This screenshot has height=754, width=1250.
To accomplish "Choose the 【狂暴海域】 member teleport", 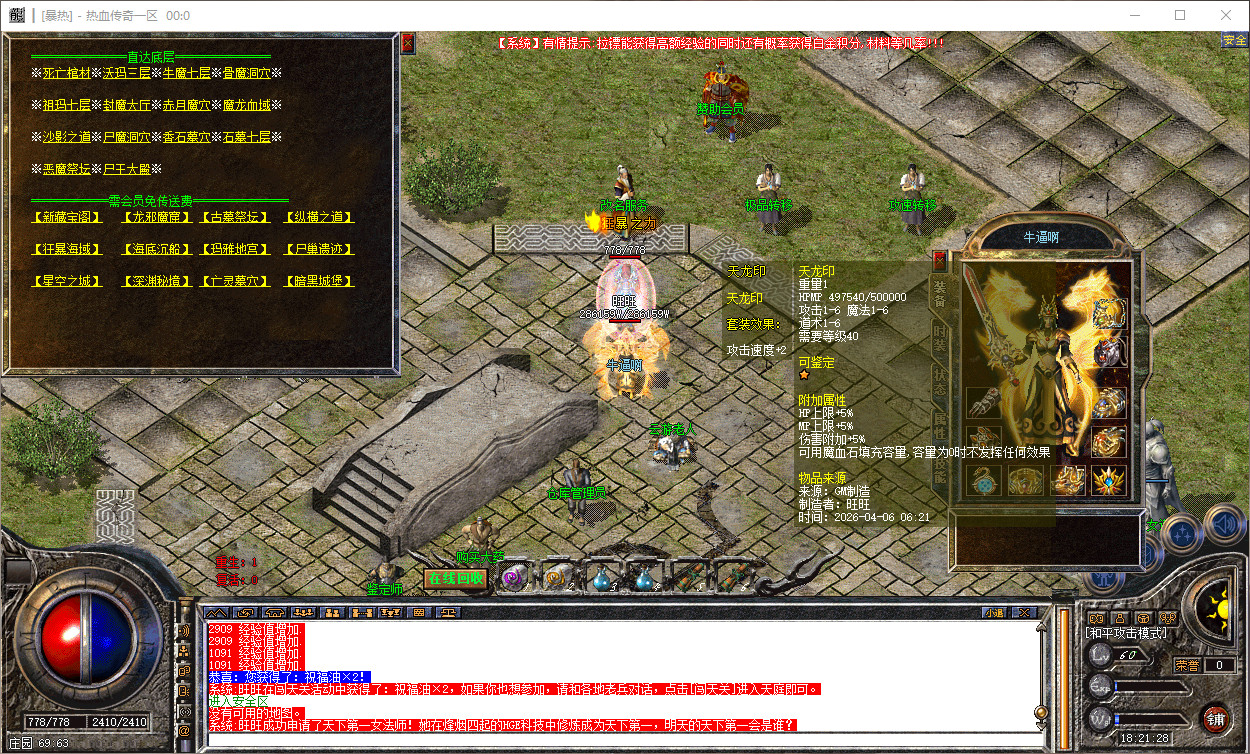I will 67,249.
